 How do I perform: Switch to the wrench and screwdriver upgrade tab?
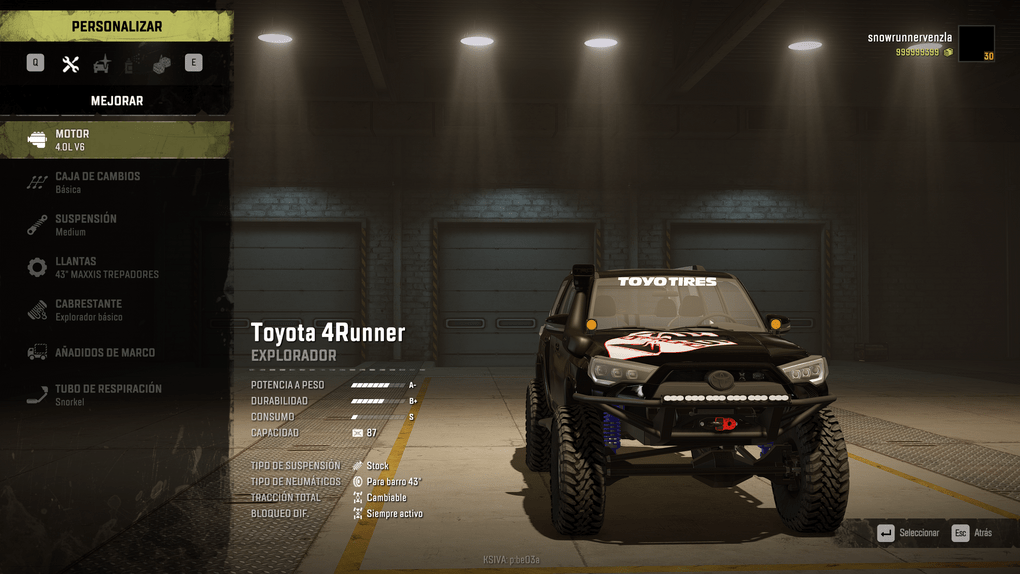tap(70, 63)
